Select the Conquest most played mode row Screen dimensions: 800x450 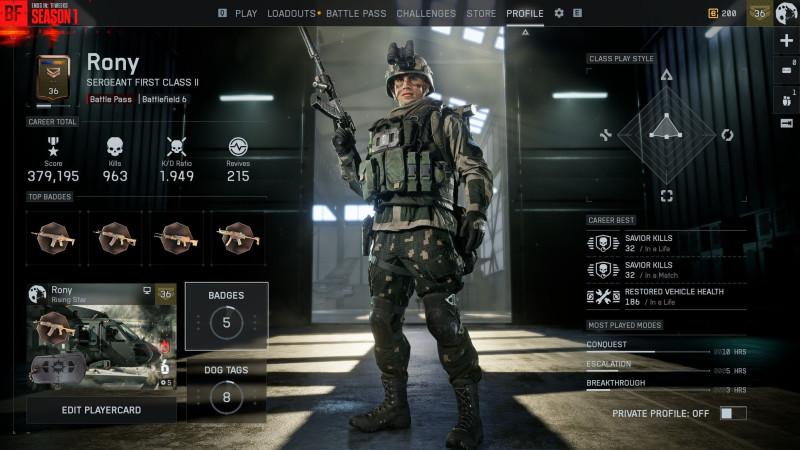click(665, 346)
